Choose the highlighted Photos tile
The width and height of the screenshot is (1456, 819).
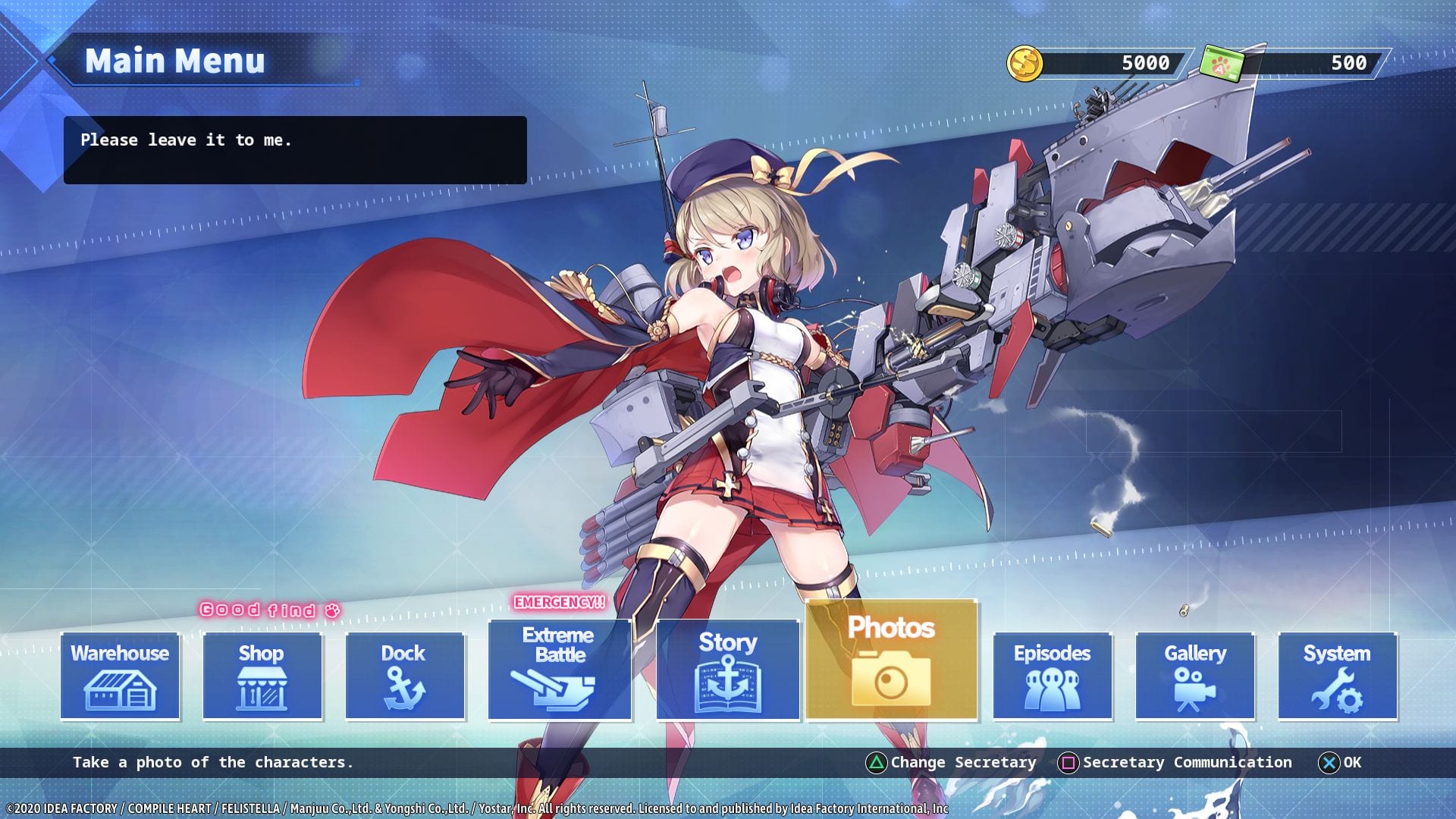pyautogui.click(x=891, y=660)
